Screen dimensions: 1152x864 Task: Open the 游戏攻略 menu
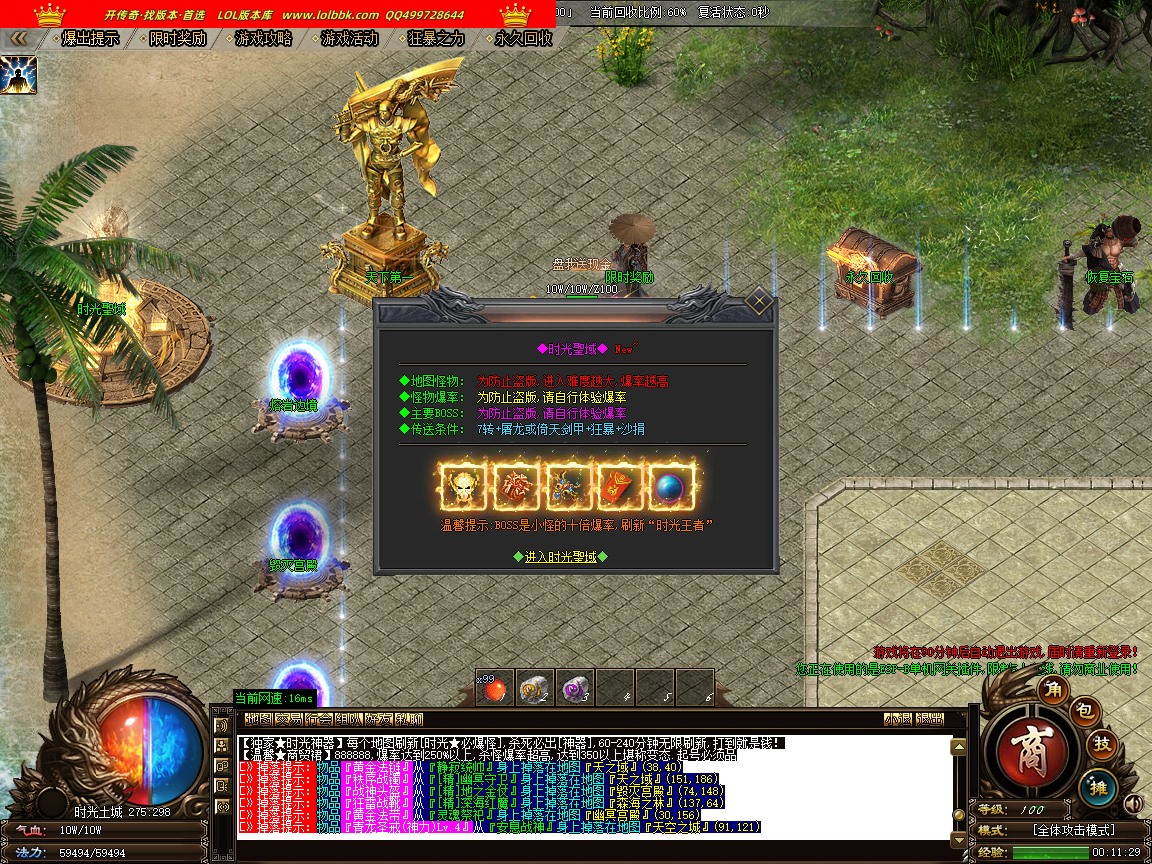tap(264, 38)
